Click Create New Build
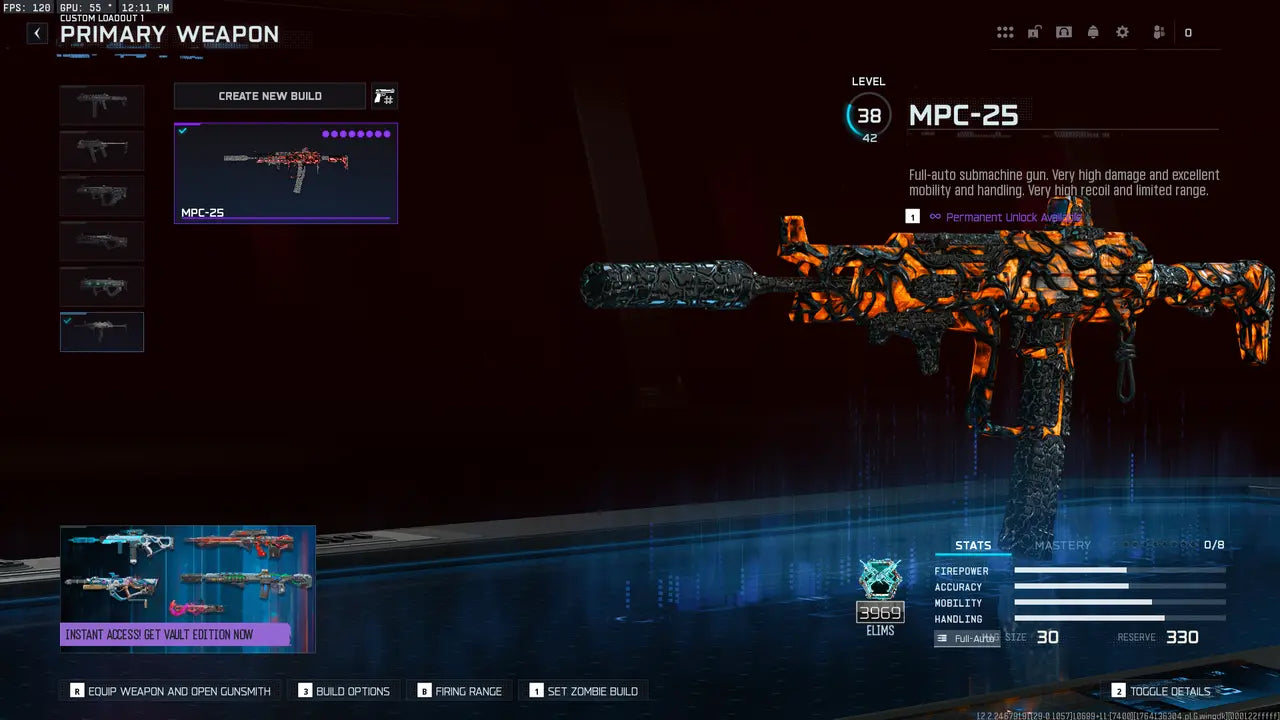 click(x=269, y=95)
